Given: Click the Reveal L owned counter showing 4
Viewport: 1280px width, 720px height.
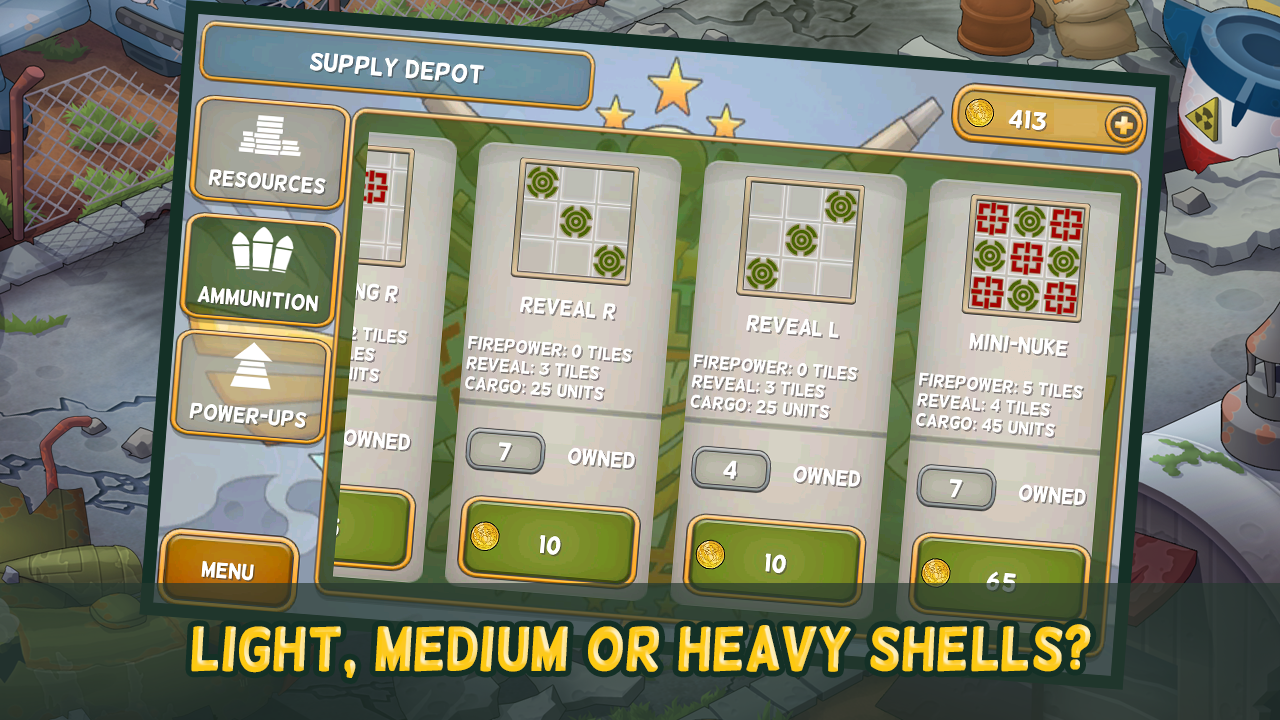Looking at the screenshot, I should (x=731, y=470).
